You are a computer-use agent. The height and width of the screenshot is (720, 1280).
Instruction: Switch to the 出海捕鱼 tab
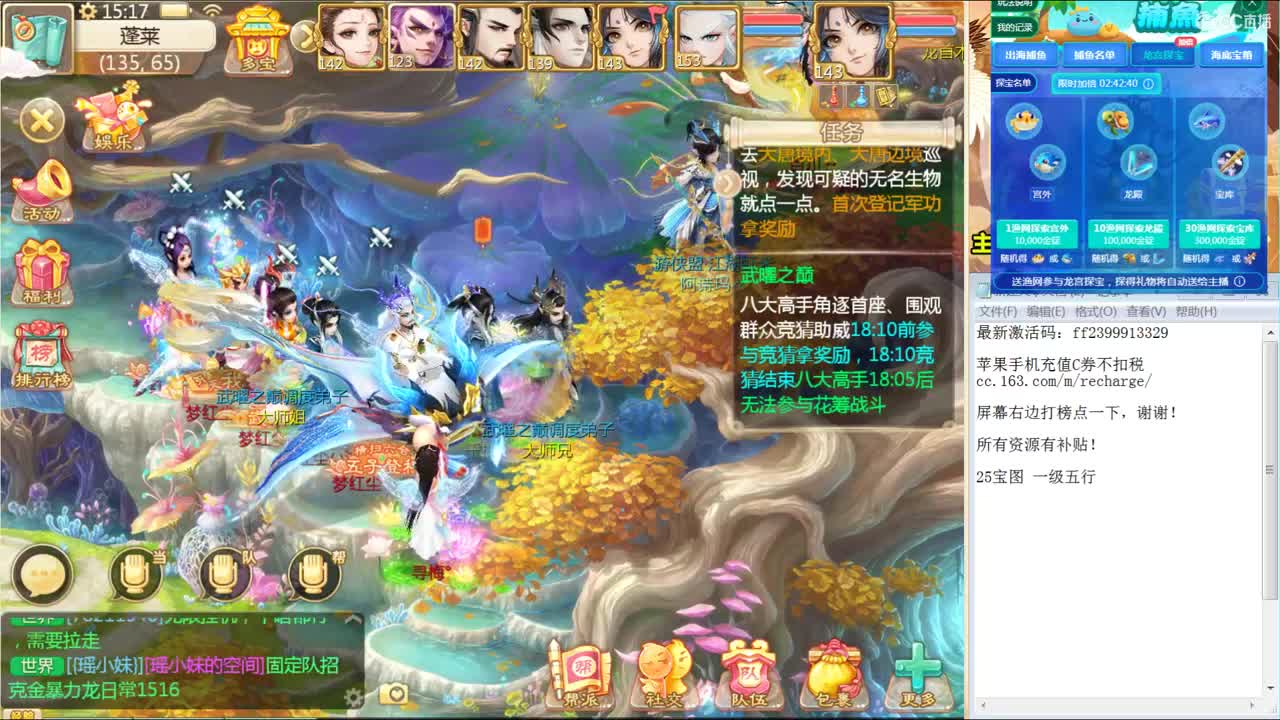(1027, 55)
